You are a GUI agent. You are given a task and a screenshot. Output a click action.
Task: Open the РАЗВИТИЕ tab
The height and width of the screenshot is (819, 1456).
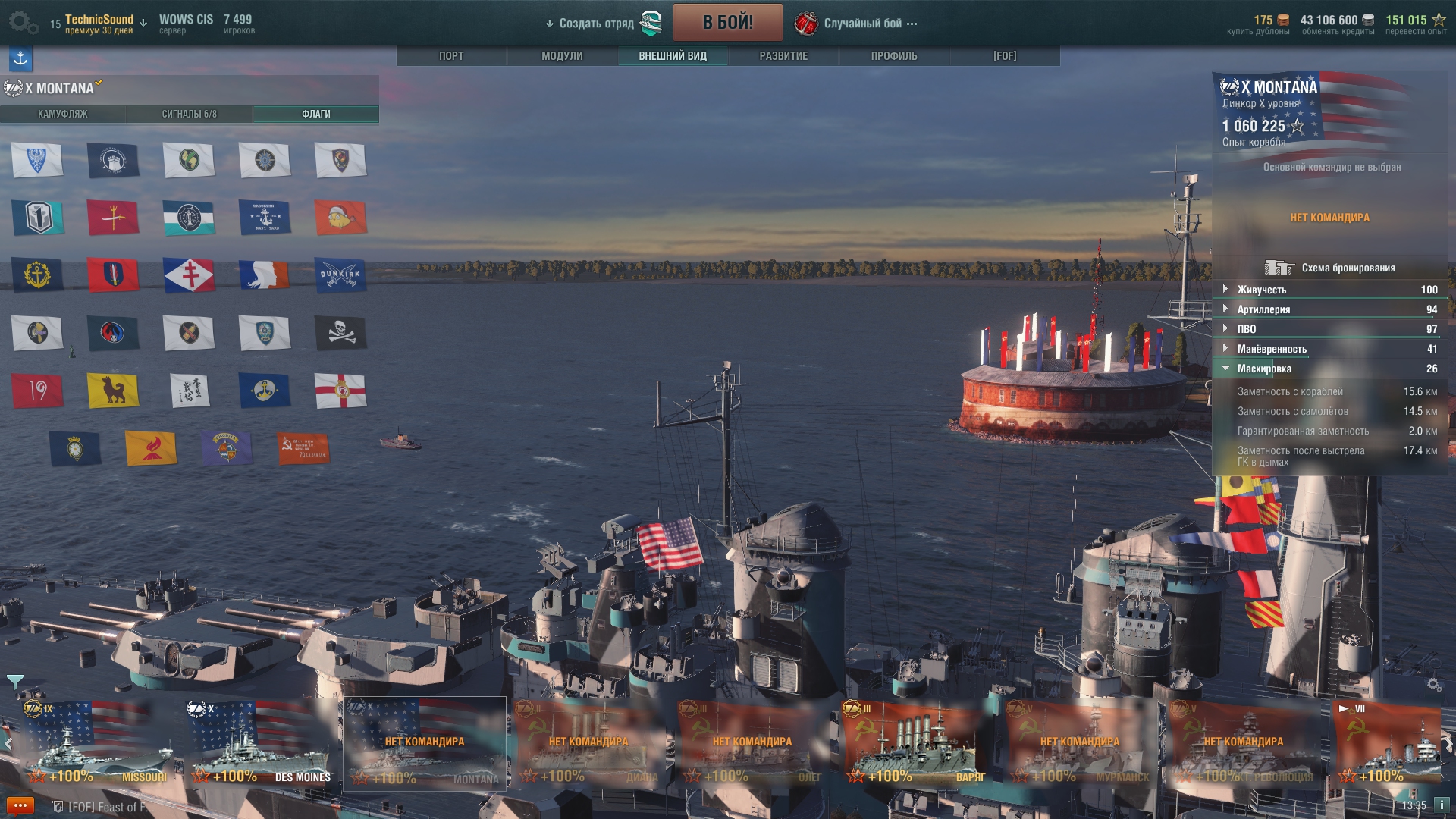(783, 56)
